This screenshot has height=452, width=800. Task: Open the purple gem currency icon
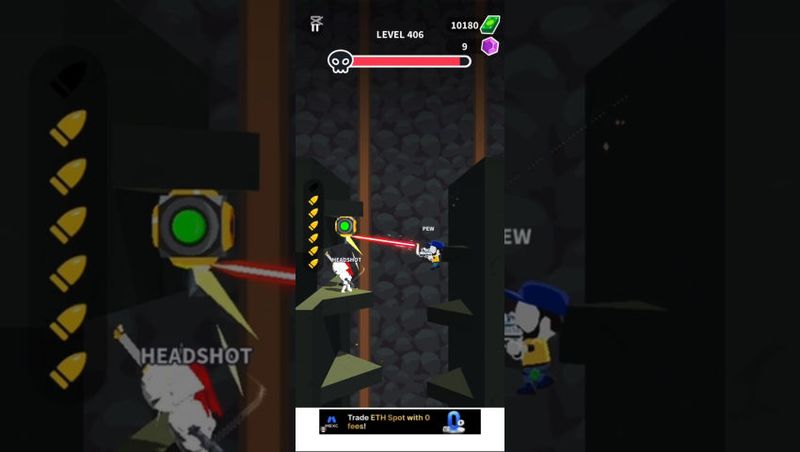point(490,47)
